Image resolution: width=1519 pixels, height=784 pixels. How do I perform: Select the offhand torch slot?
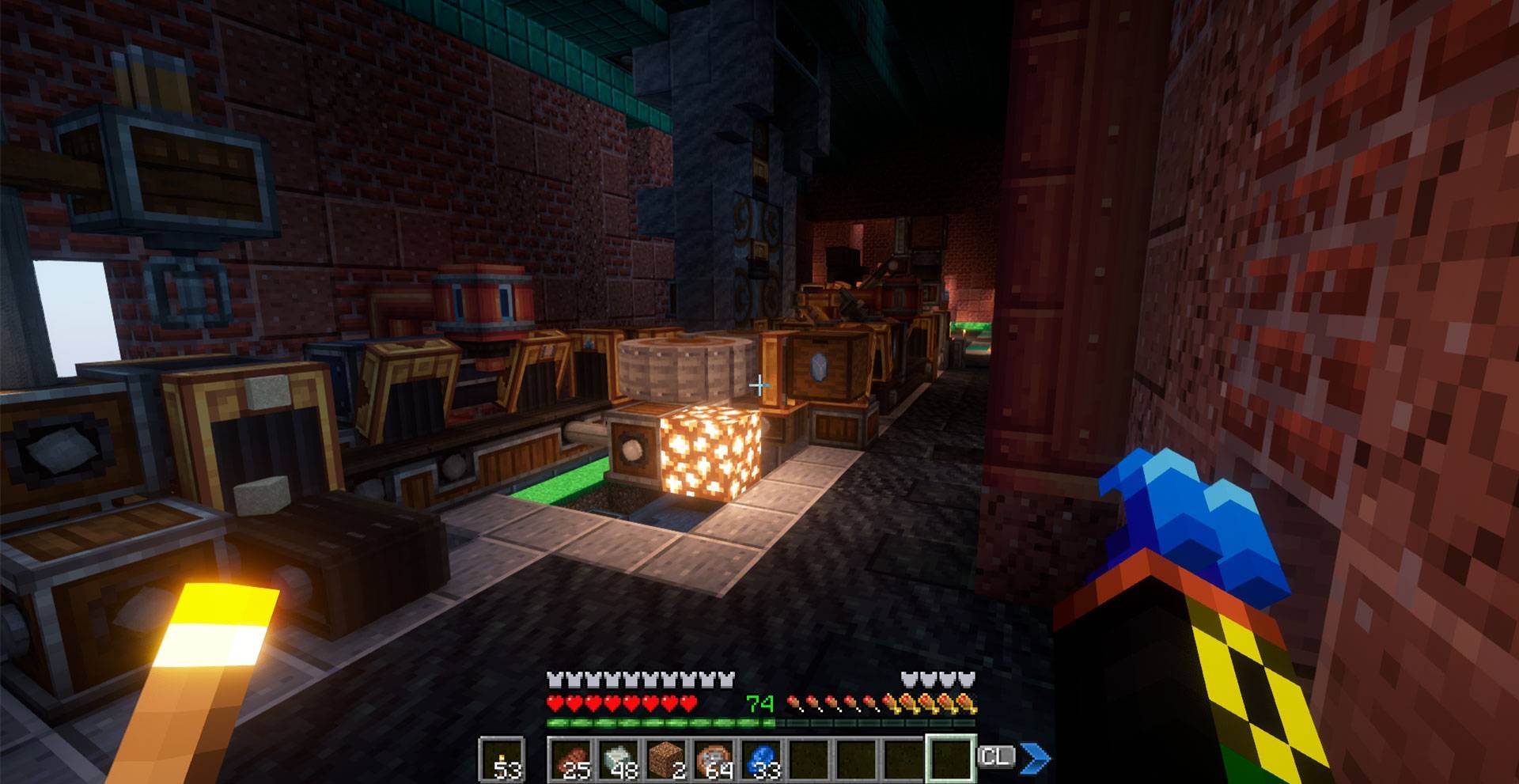point(502,759)
